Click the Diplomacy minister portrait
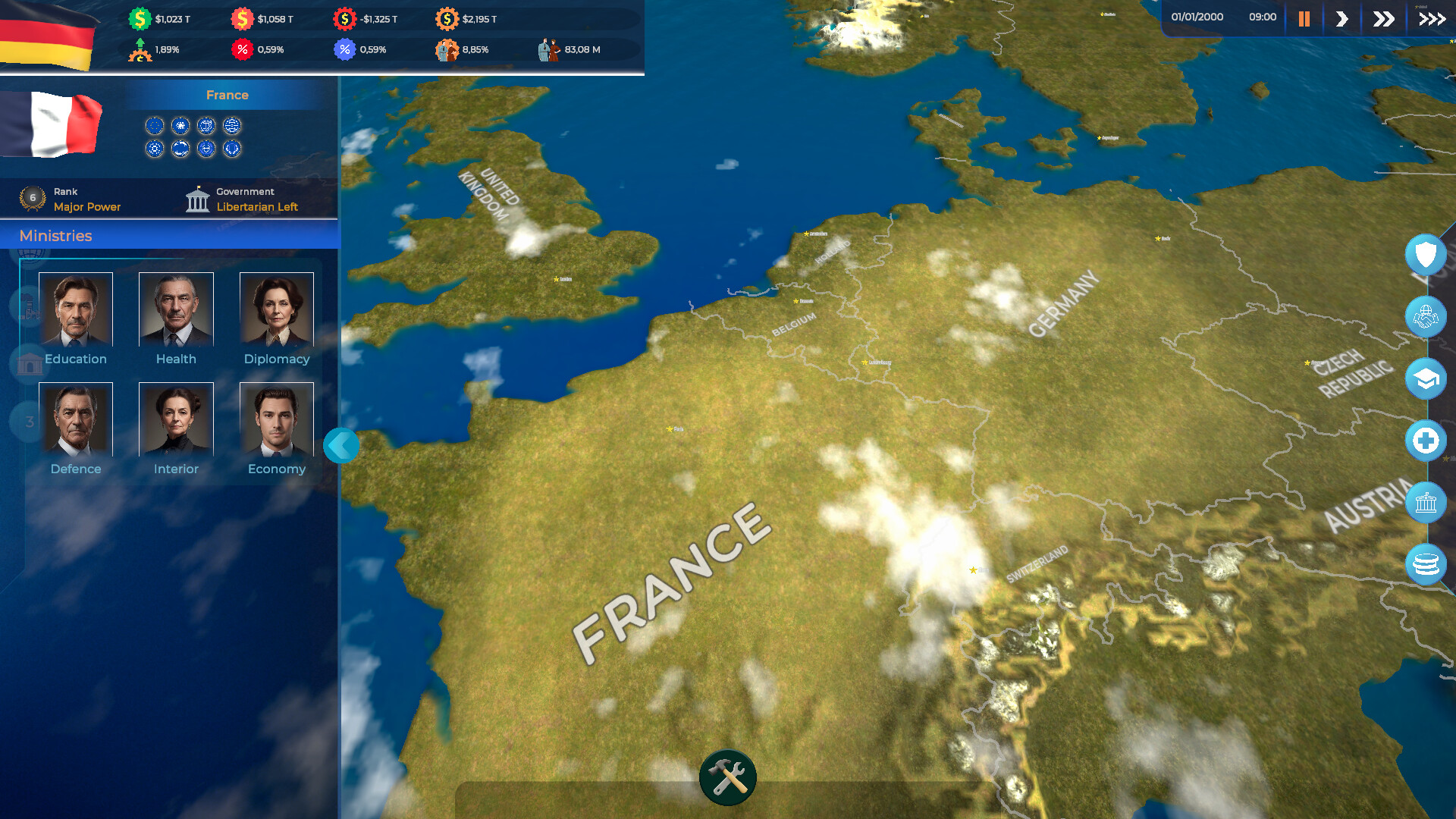The width and height of the screenshot is (1456, 819). pyautogui.click(x=276, y=309)
